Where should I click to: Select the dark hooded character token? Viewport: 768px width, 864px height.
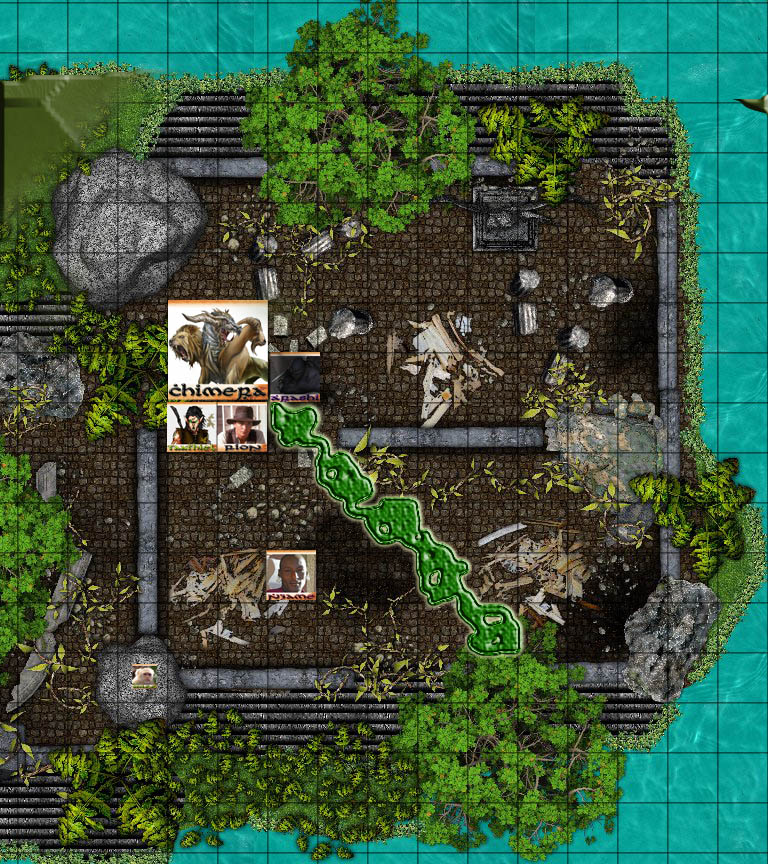pos(295,377)
